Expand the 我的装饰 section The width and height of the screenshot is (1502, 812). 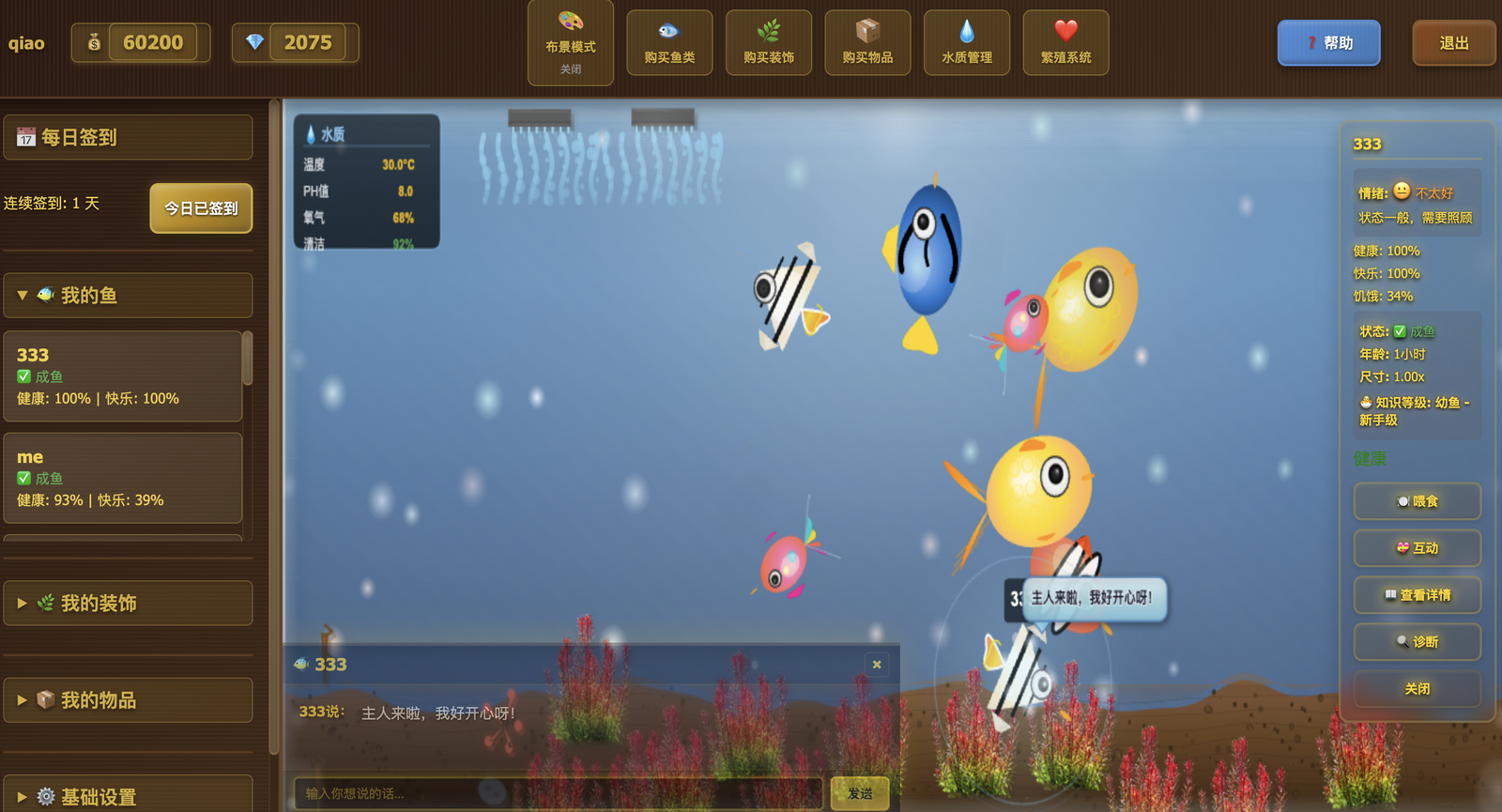[x=128, y=604]
